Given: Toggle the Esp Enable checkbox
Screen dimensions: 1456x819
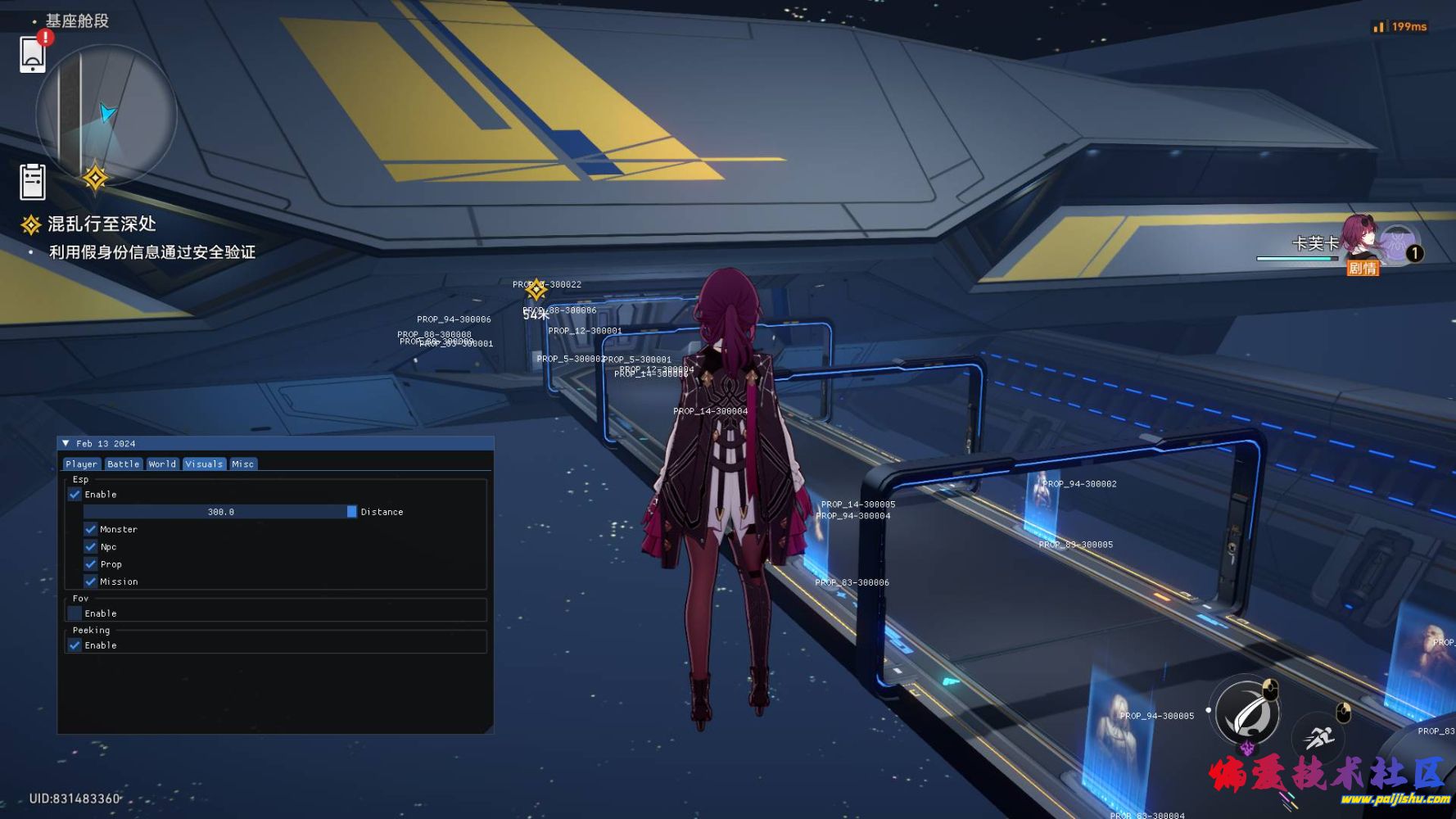Looking at the screenshot, I should tap(75, 495).
